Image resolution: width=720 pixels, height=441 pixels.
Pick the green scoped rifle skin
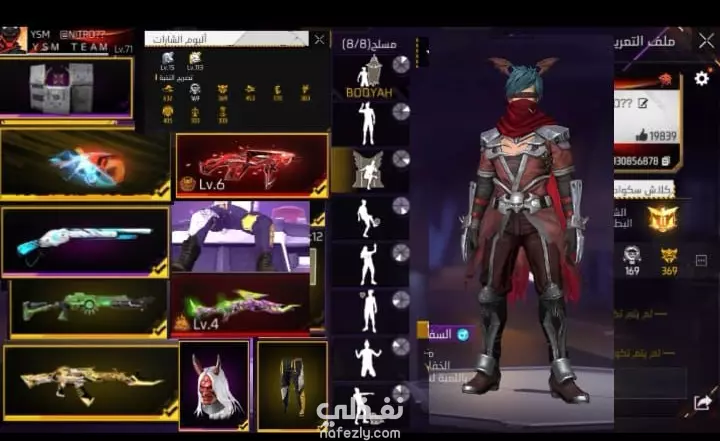click(88, 308)
